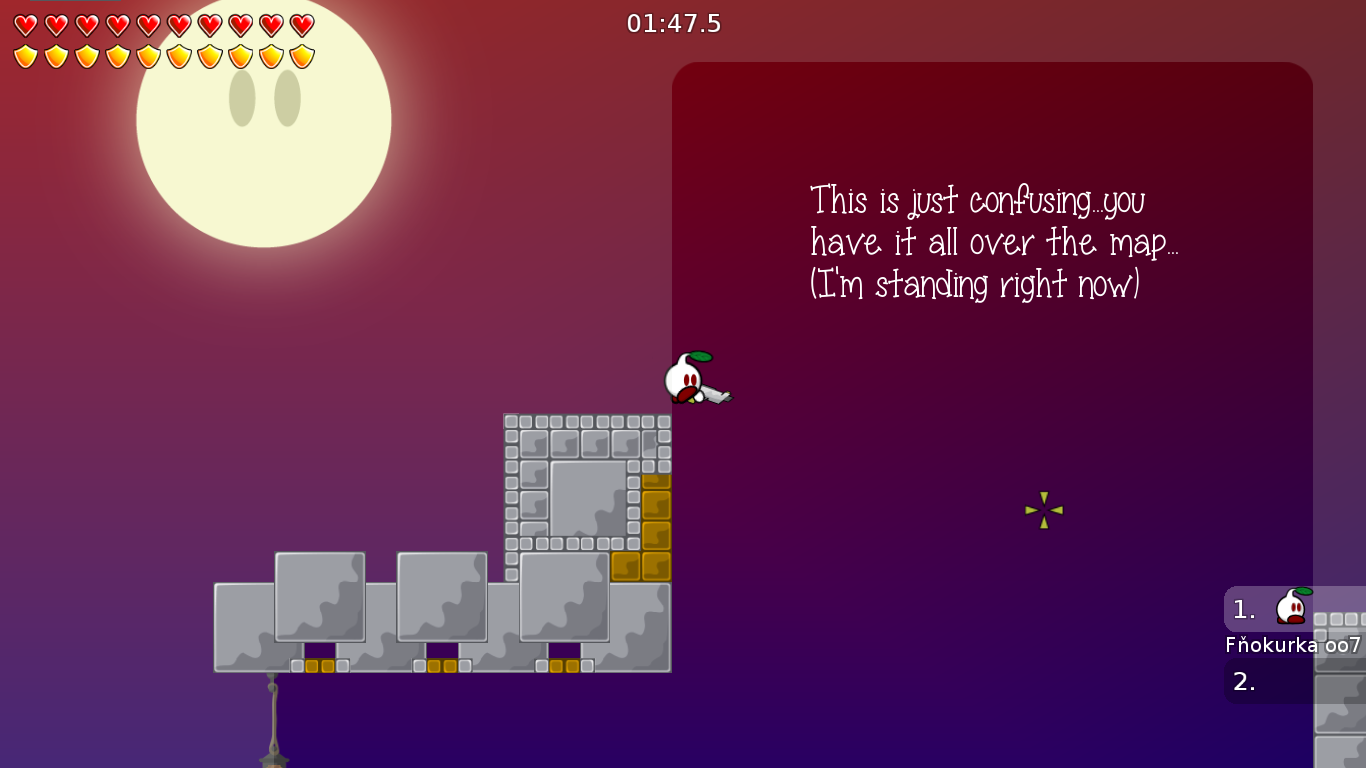Click the last heart in the health row
Screen dimensions: 1366x768
(301, 27)
